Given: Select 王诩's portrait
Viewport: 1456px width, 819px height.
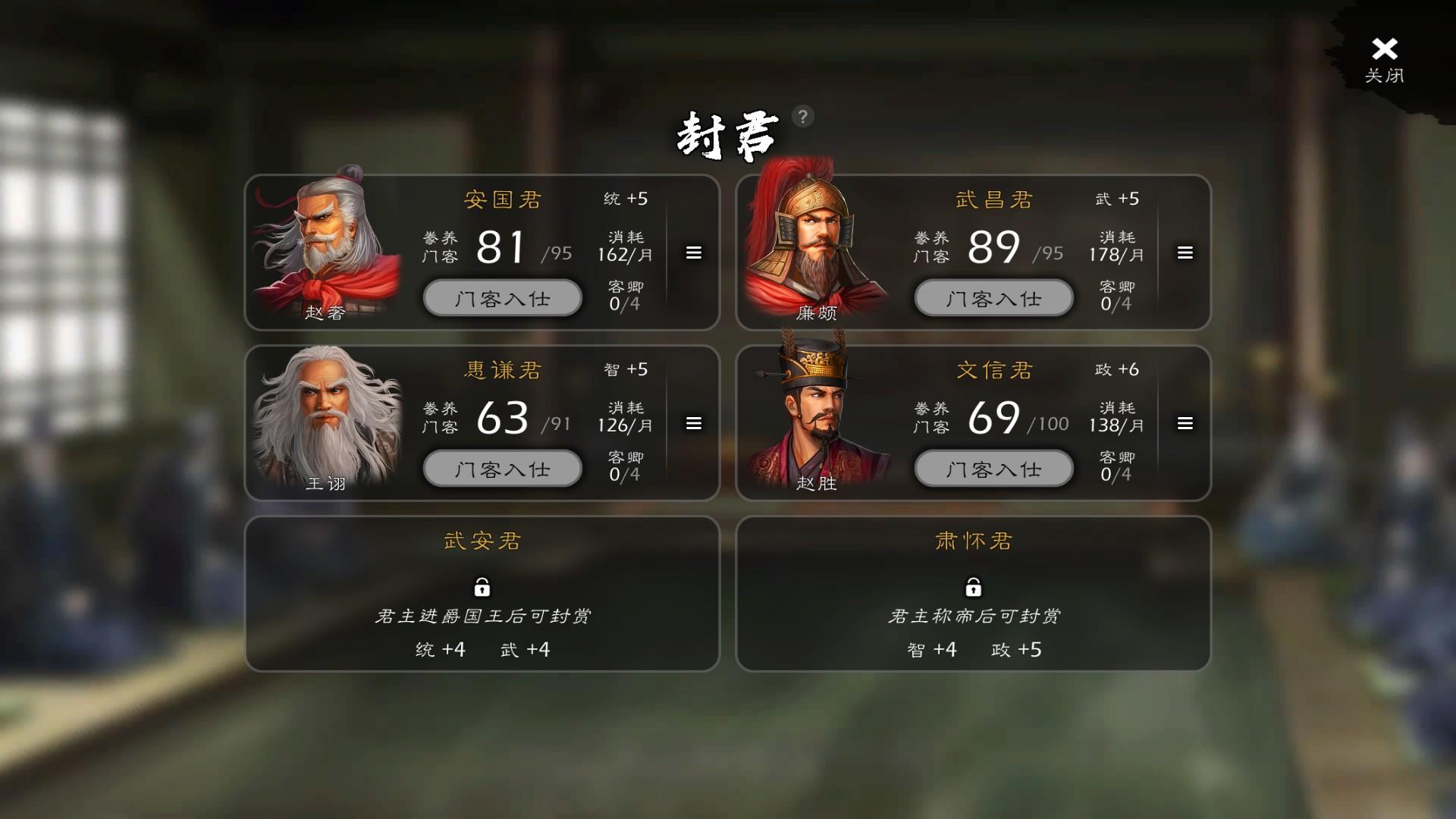Looking at the screenshot, I should click(x=326, y=417).
